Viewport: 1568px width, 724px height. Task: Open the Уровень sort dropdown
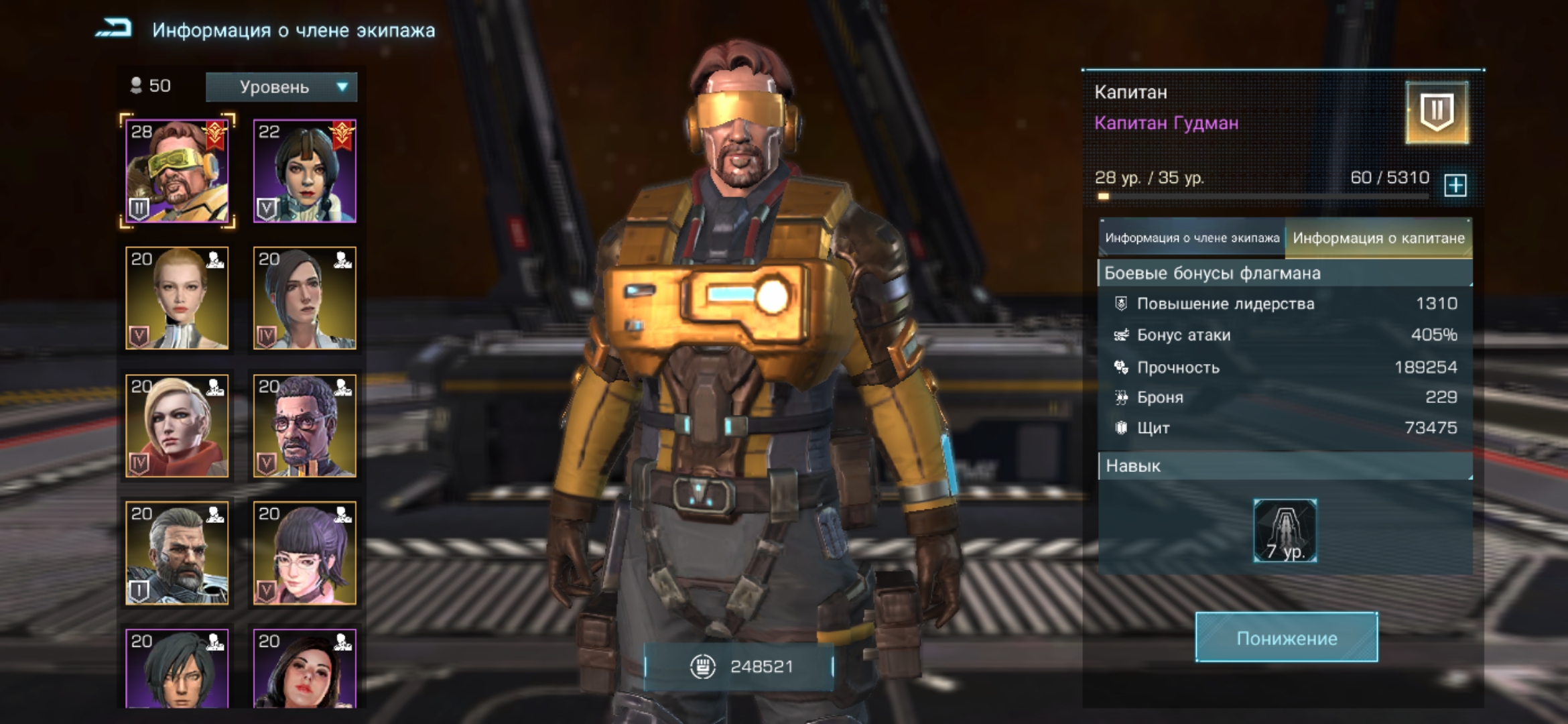click(x=281, y=87)
